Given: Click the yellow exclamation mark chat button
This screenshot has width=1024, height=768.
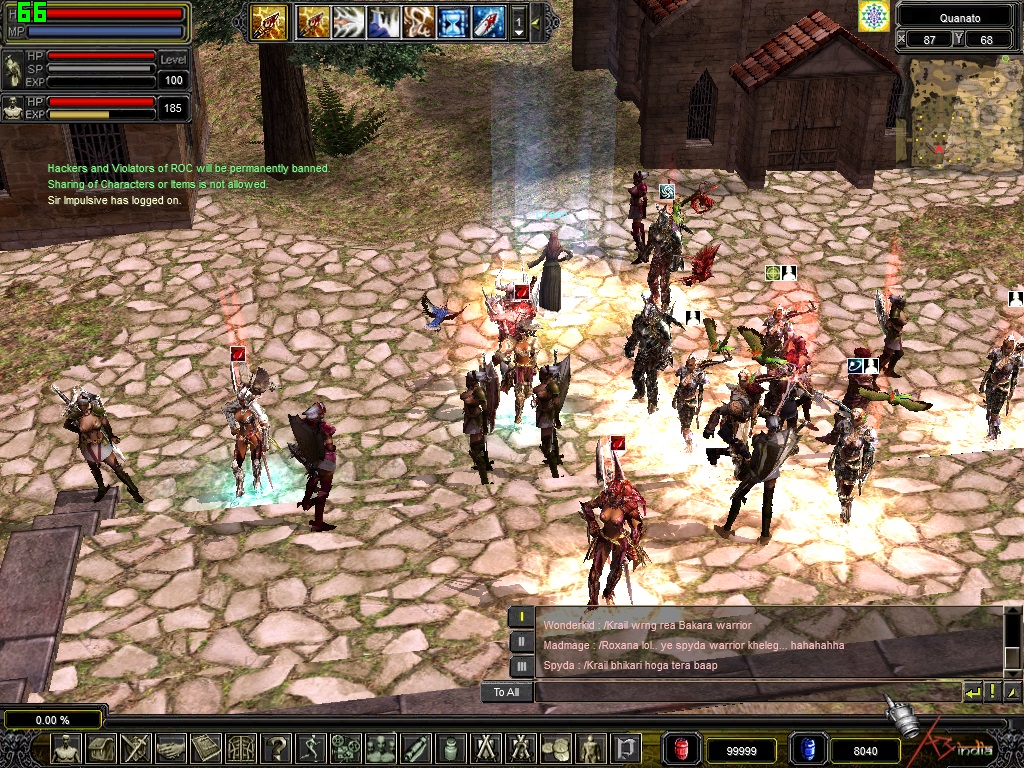Looking at the screenshot, I should pyautogui.click(x=992, y=692).
